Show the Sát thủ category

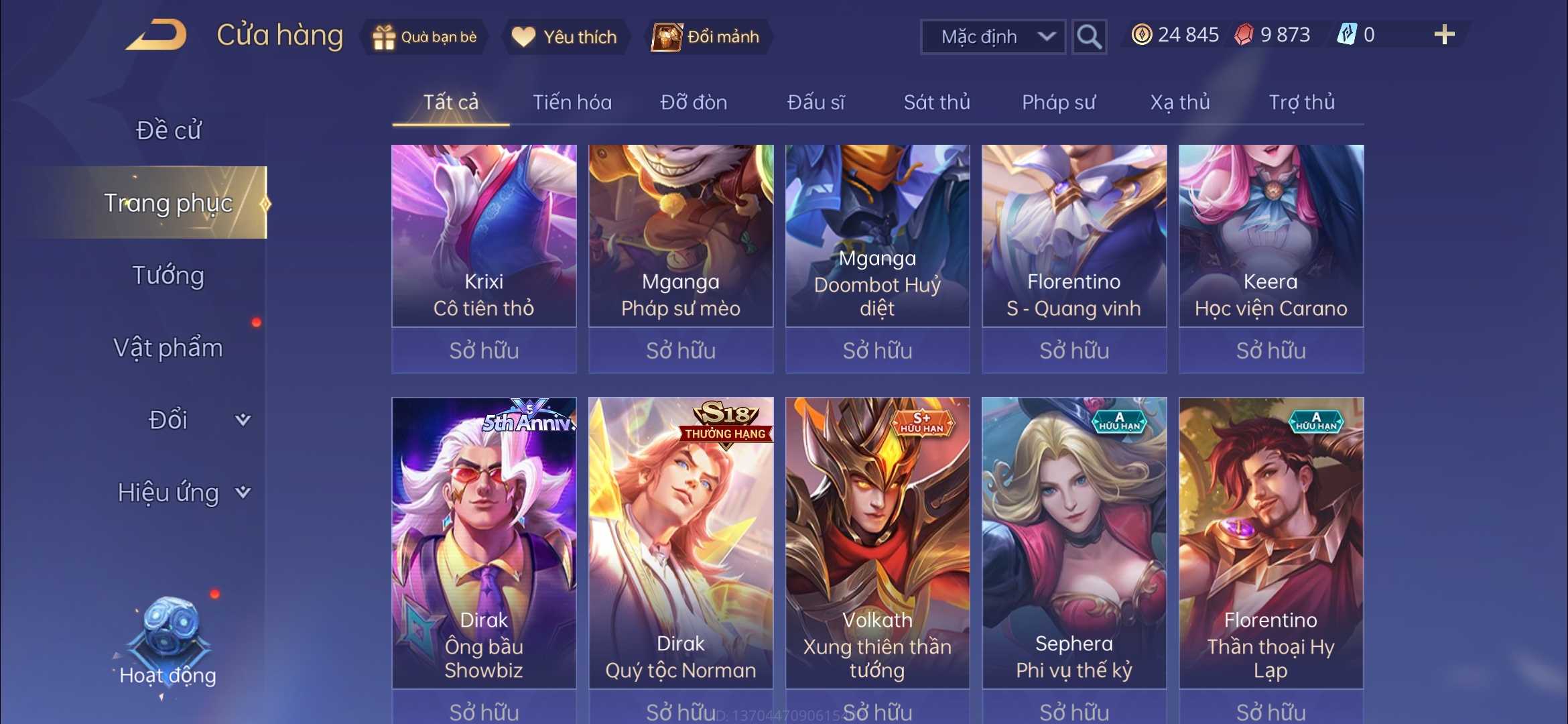937,103
